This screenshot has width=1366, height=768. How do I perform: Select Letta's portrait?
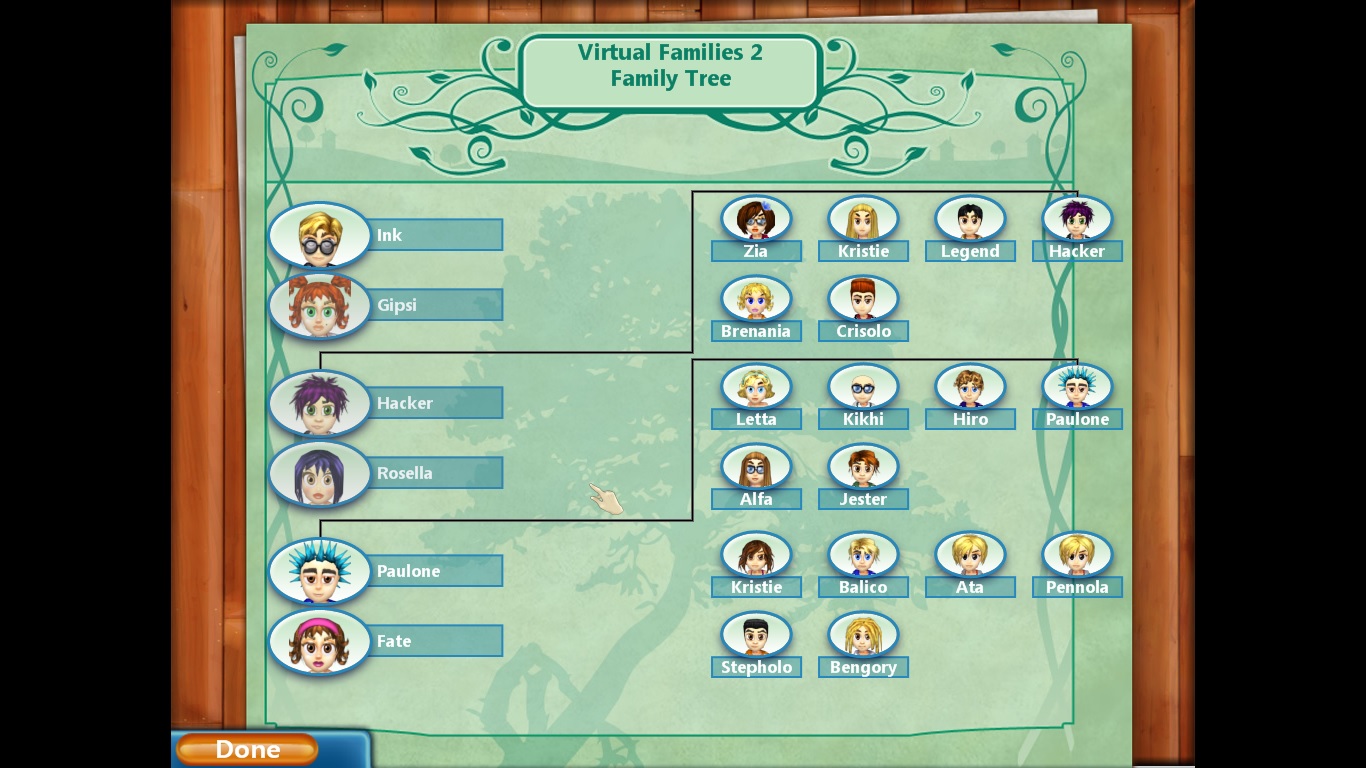point(756,387)
